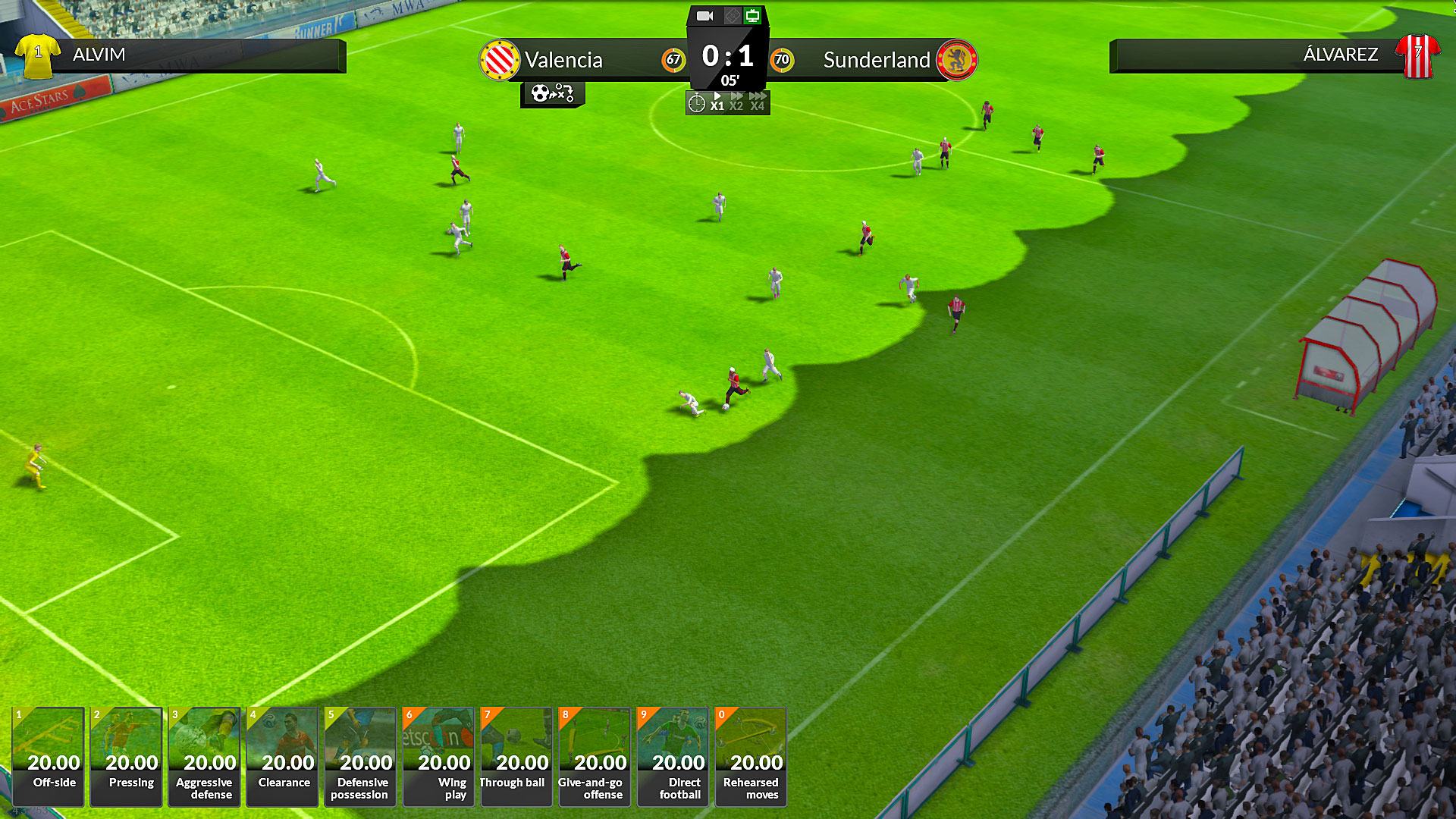This screenshot has height=819, width=1456.
Task: Select the Off-side tactic card
Action: point(49,756)
